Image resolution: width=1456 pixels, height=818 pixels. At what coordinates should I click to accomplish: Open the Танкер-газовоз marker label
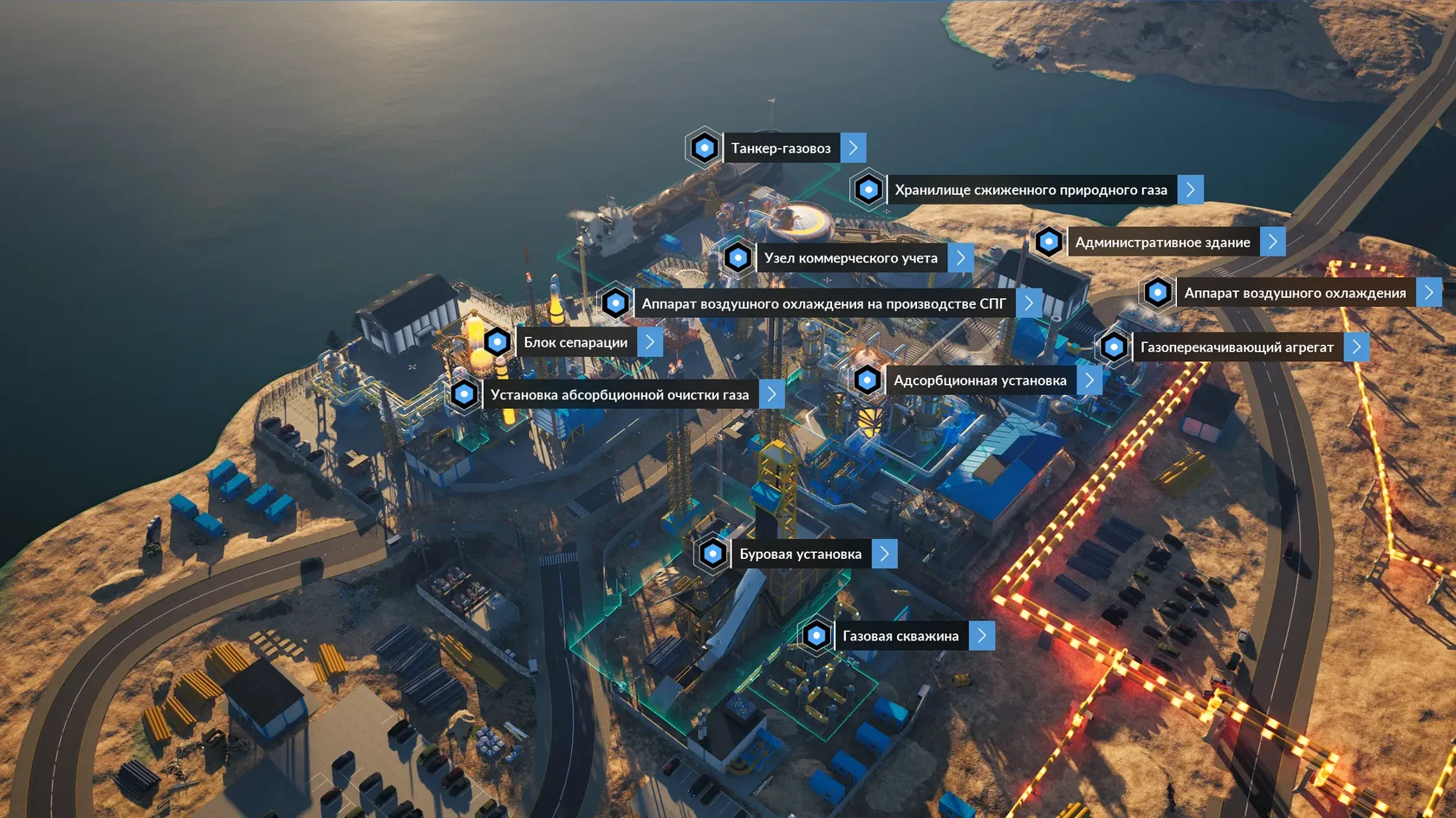(780, 148)
